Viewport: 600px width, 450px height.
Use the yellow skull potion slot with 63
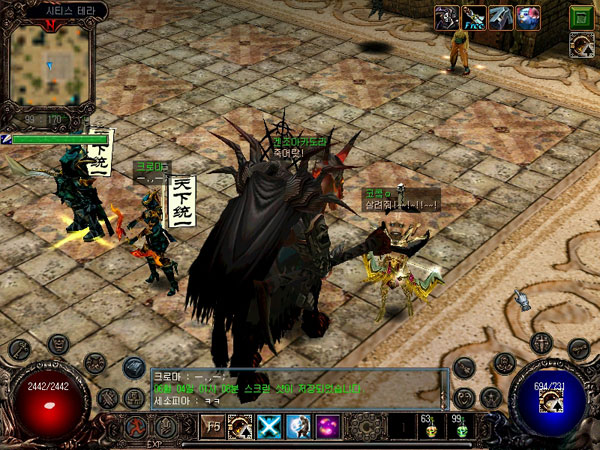(432, 428)
